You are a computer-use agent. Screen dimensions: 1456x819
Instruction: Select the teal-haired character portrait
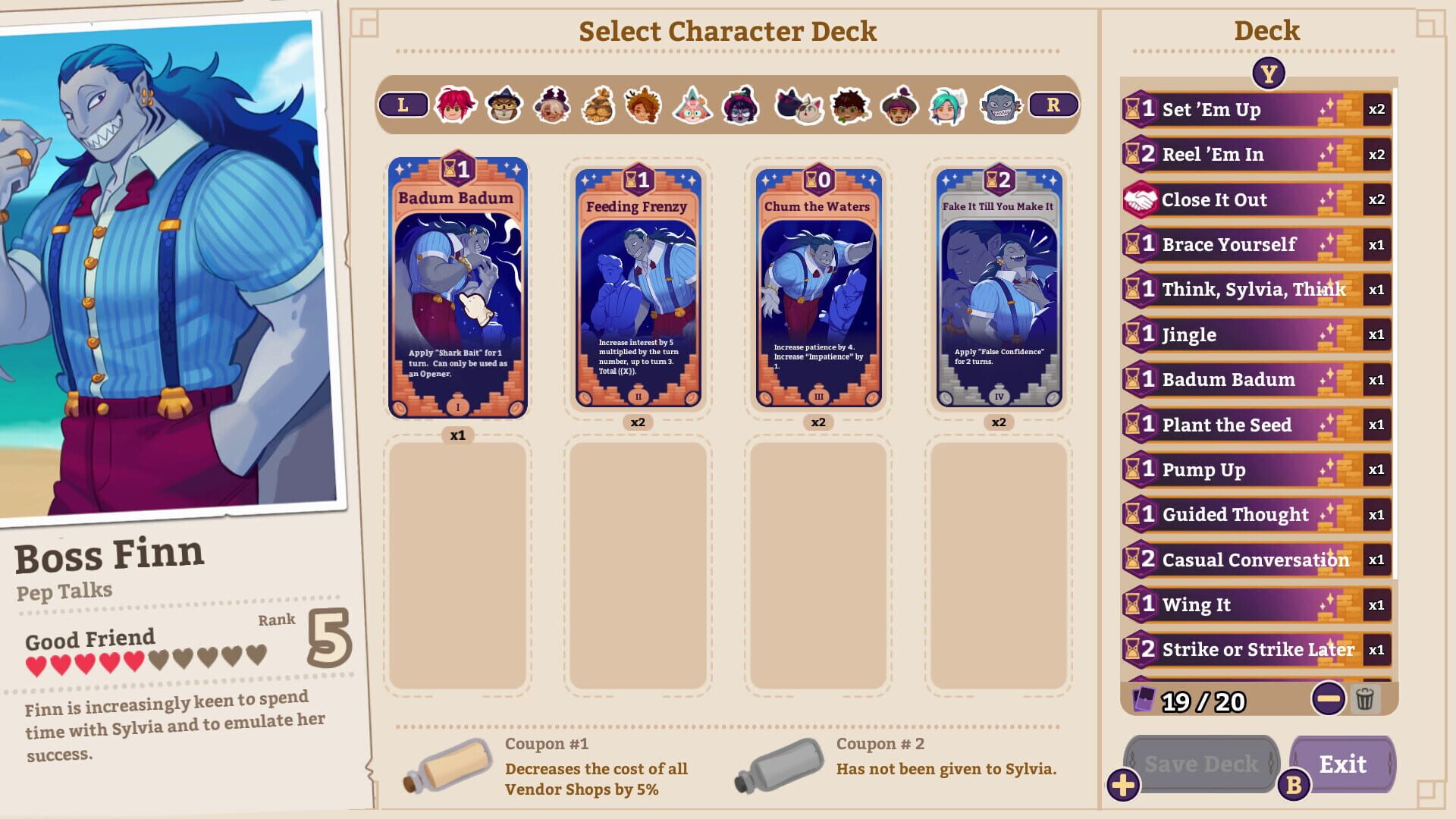(948, 106)
